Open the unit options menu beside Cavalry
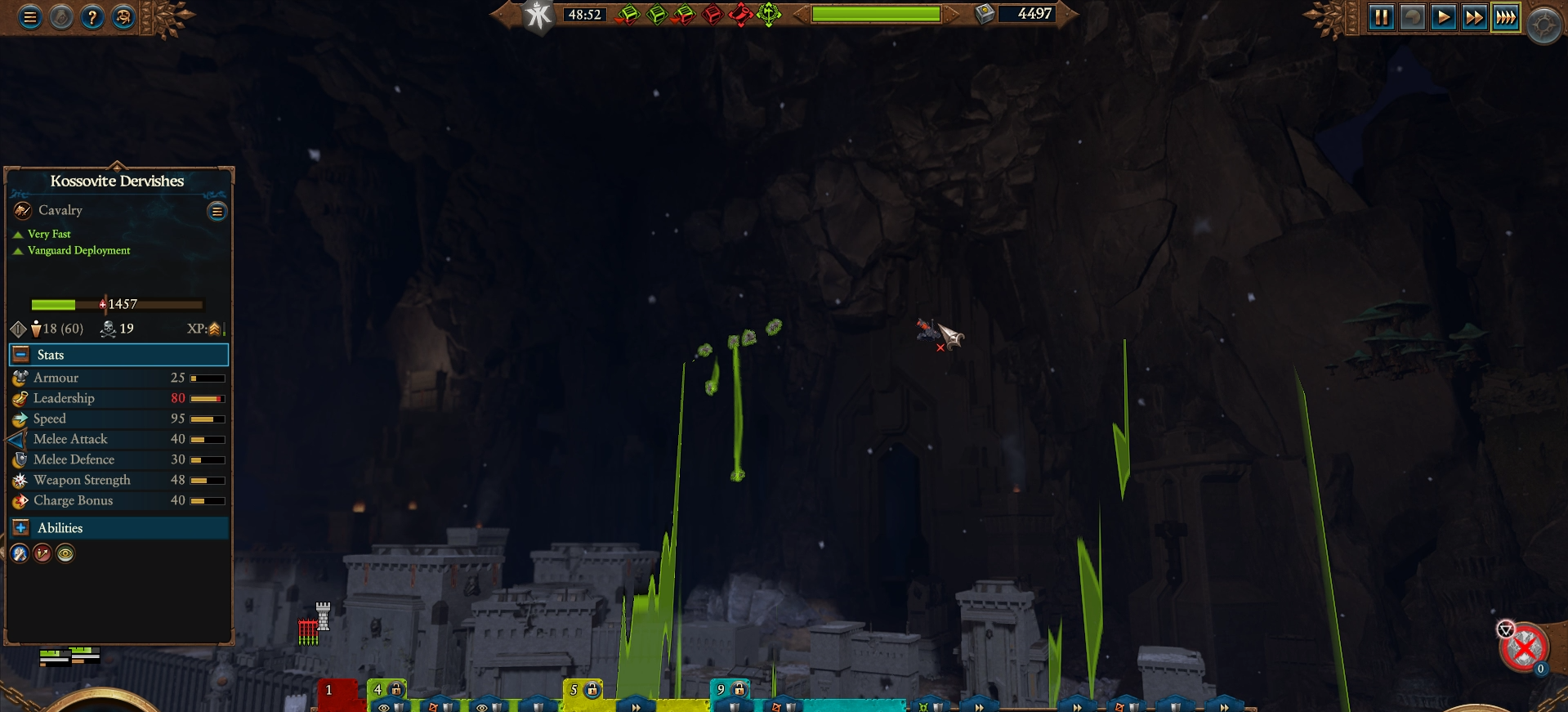 (217, 211)
